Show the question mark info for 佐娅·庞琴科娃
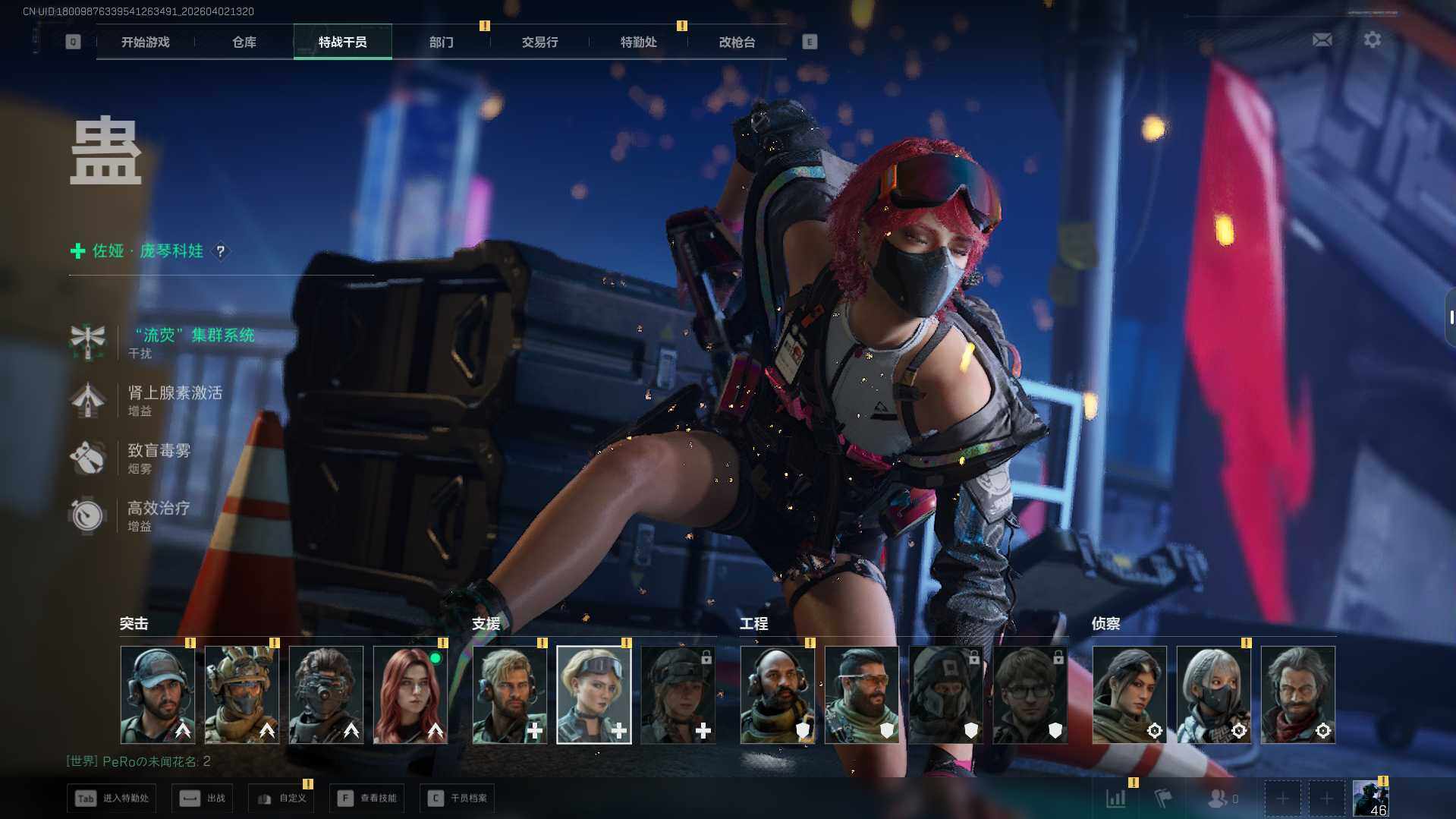Viewport: 1456px width, 819px height. pos(221,251)
